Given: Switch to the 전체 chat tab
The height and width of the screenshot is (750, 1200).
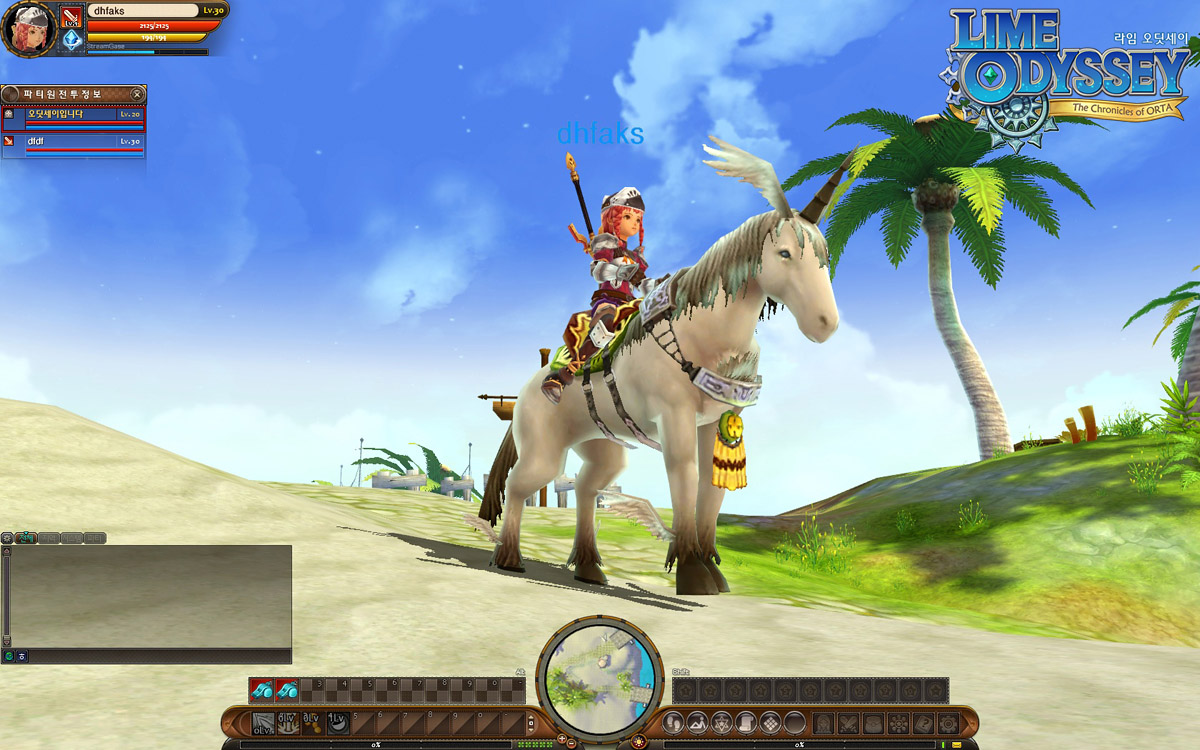Looking at the screenshot, I should (x=27, y=538).
